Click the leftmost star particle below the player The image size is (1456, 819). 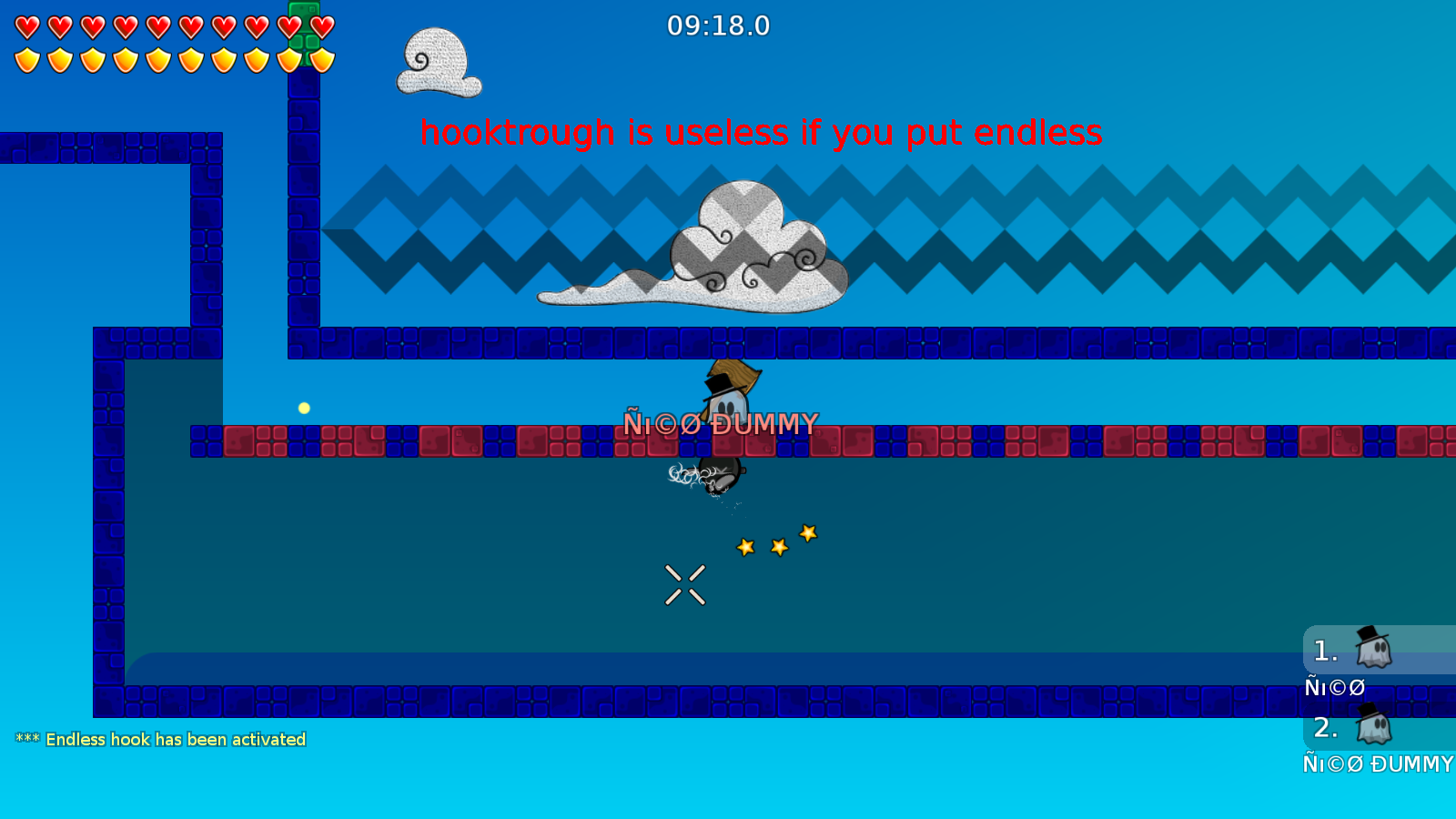coord(743,547)
